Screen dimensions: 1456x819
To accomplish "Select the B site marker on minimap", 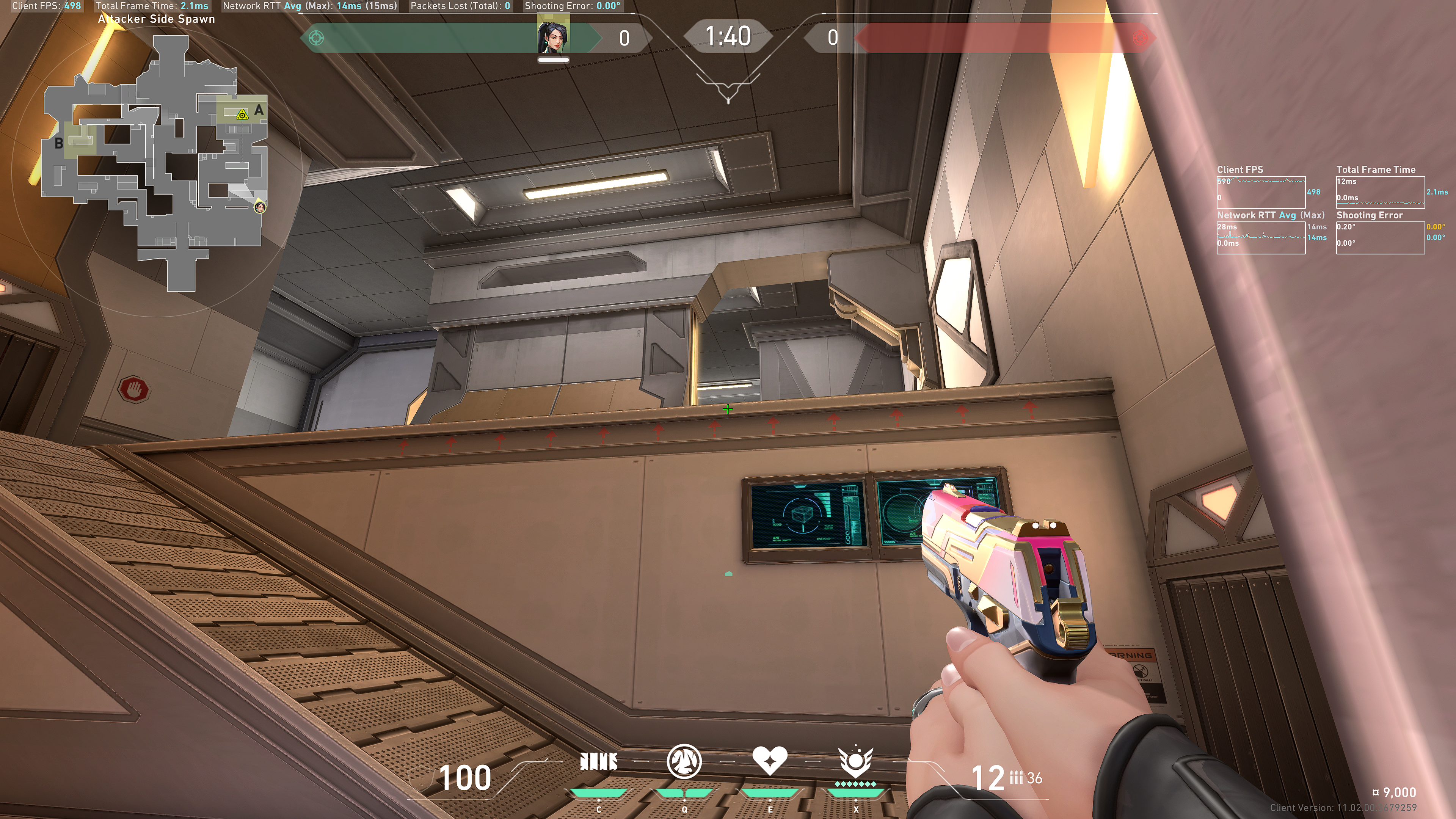I will click(x=59, y=144).
